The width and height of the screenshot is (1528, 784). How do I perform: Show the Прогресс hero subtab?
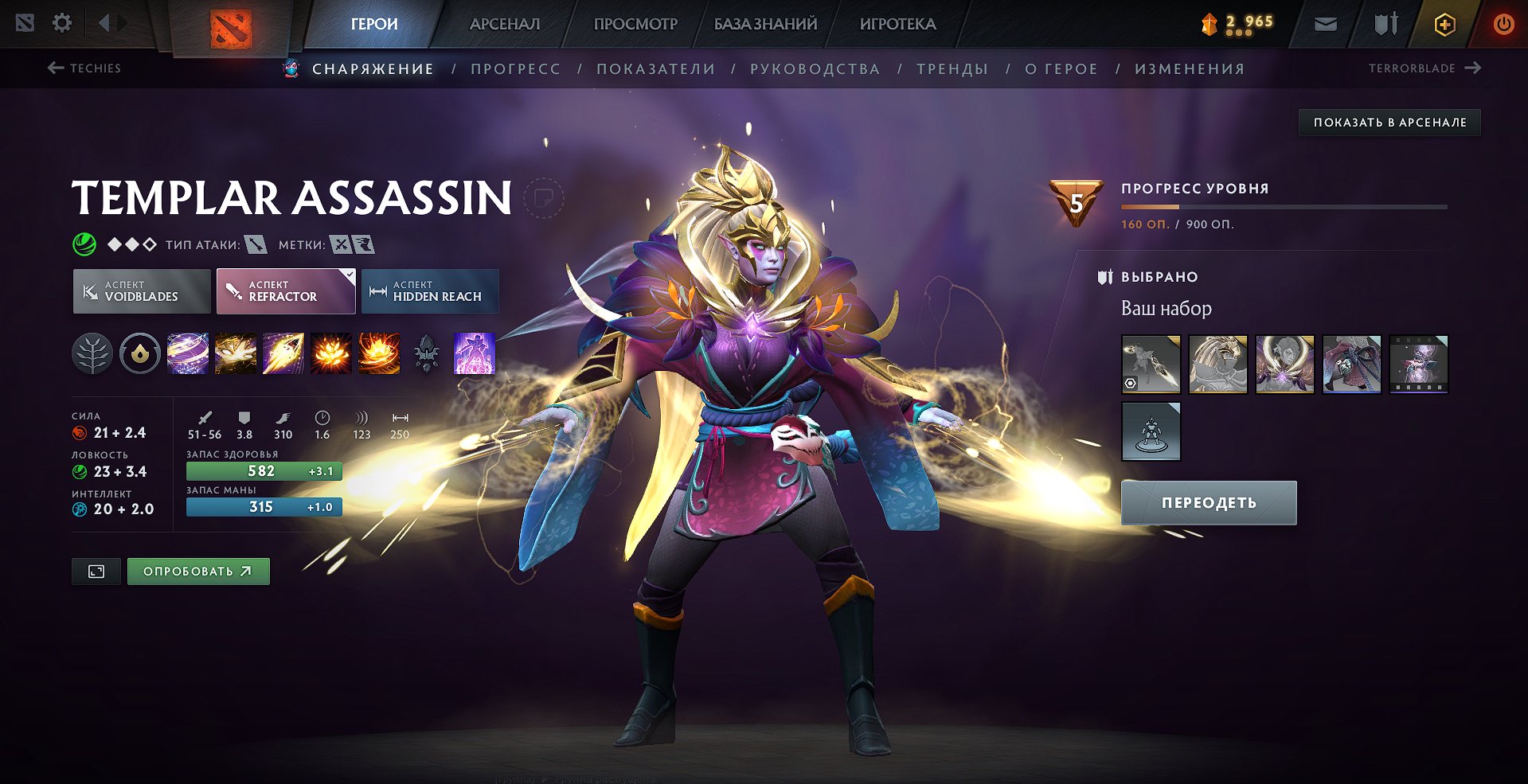[515, 69]
